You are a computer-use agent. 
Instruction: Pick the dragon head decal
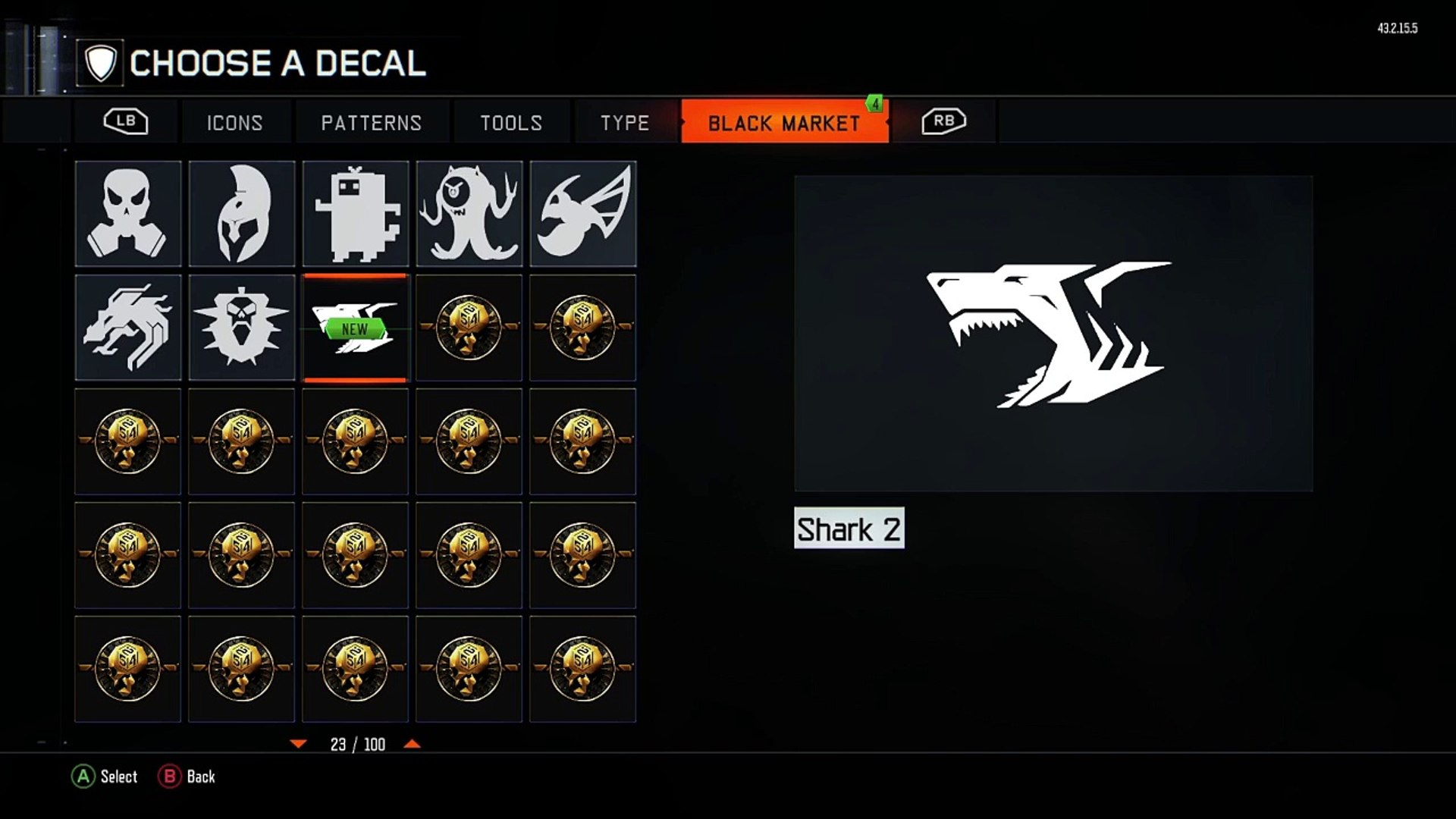(x=128, y=328)
